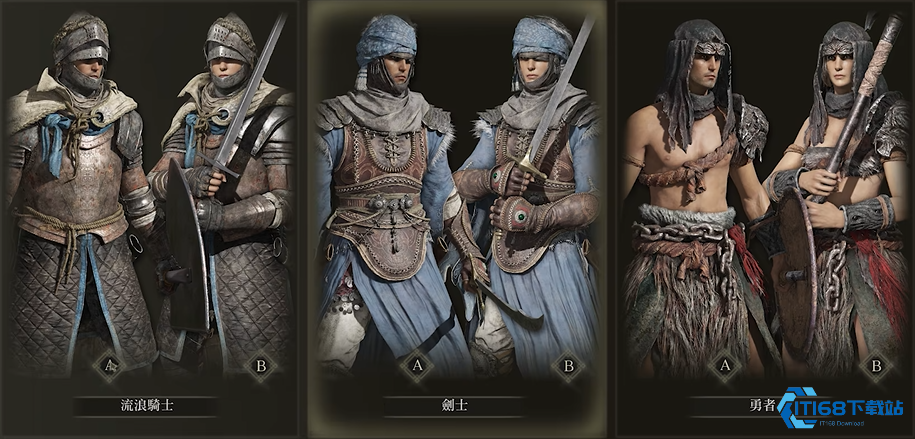
Task: Click the B diamond on 流浪騎士 card
Action: [261, 367]
